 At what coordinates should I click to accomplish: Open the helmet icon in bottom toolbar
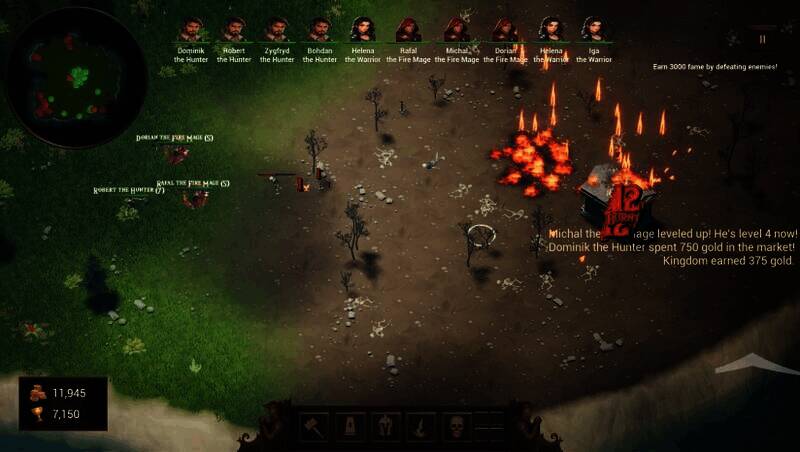pos(386,427)
